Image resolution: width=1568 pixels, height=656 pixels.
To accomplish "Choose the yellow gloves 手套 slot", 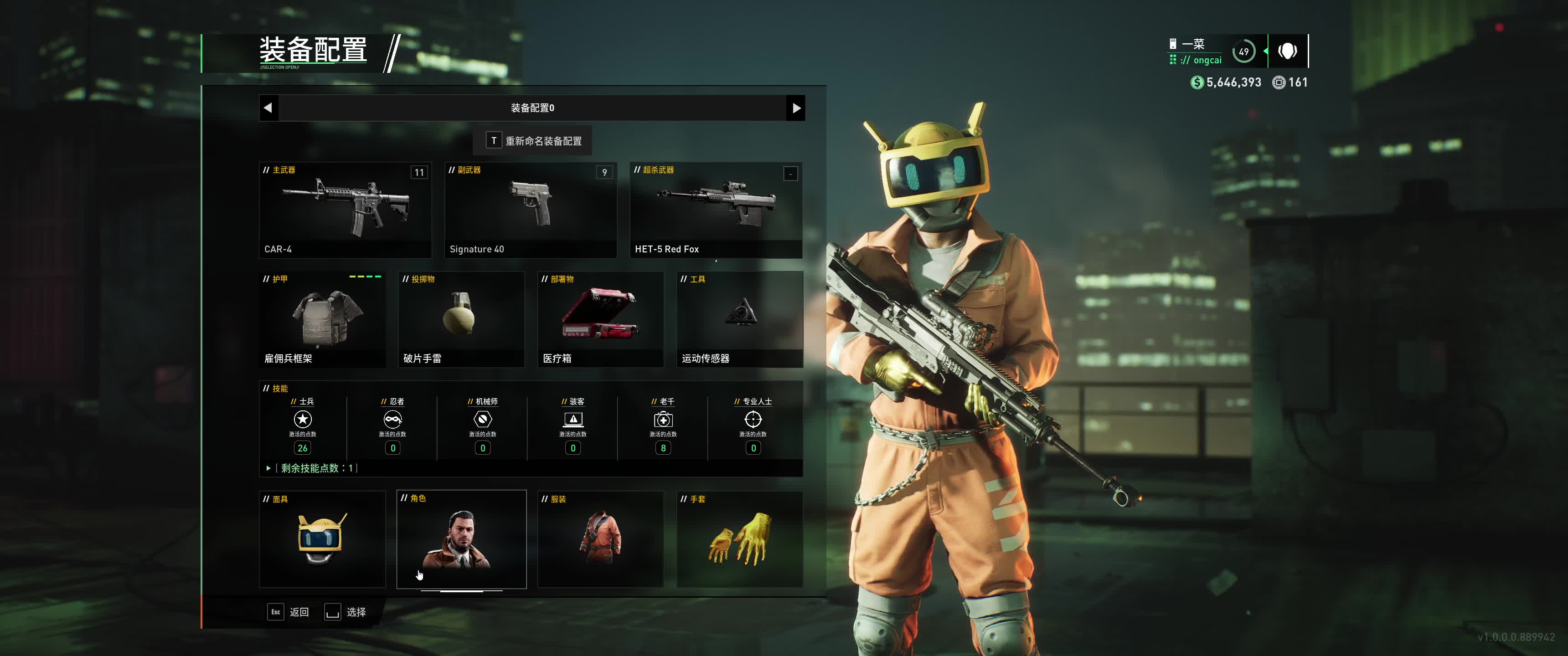I will (x=740, y=539).
